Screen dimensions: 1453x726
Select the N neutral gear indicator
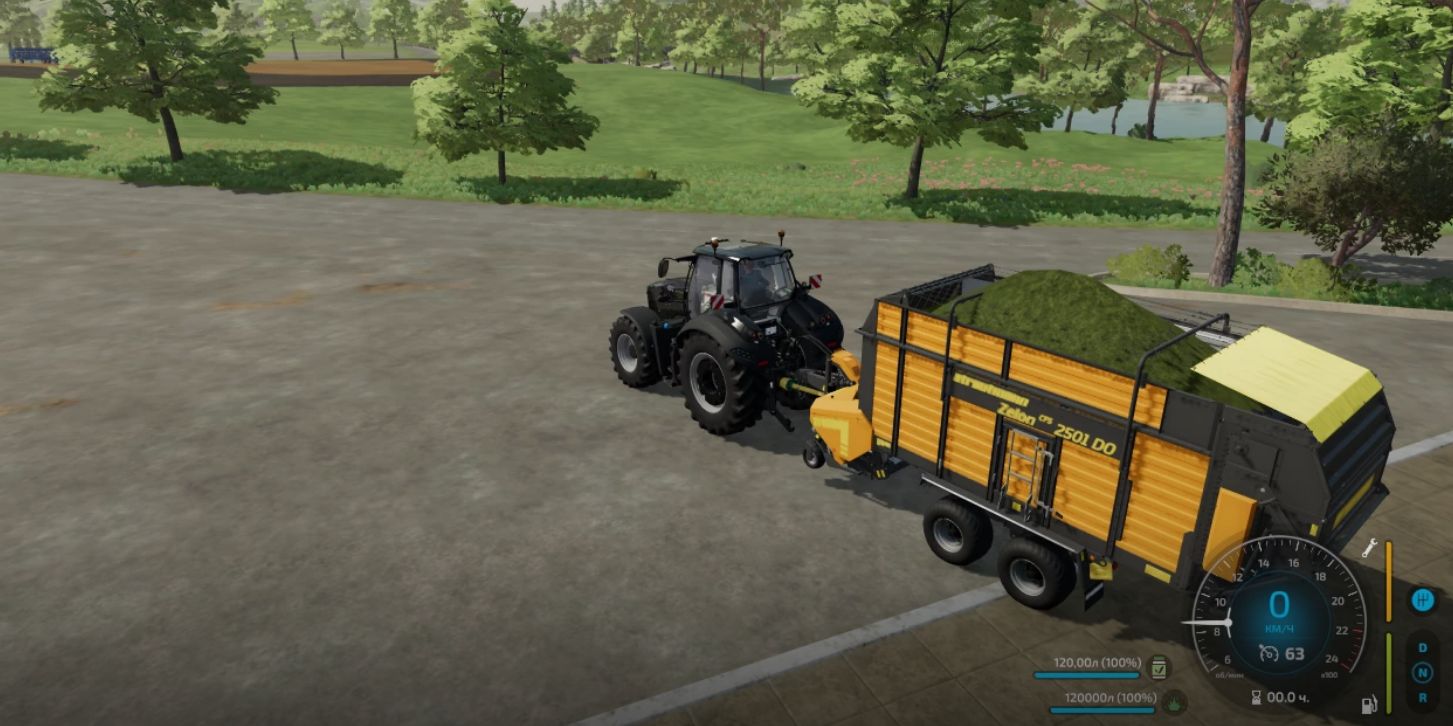(1423, 672)
